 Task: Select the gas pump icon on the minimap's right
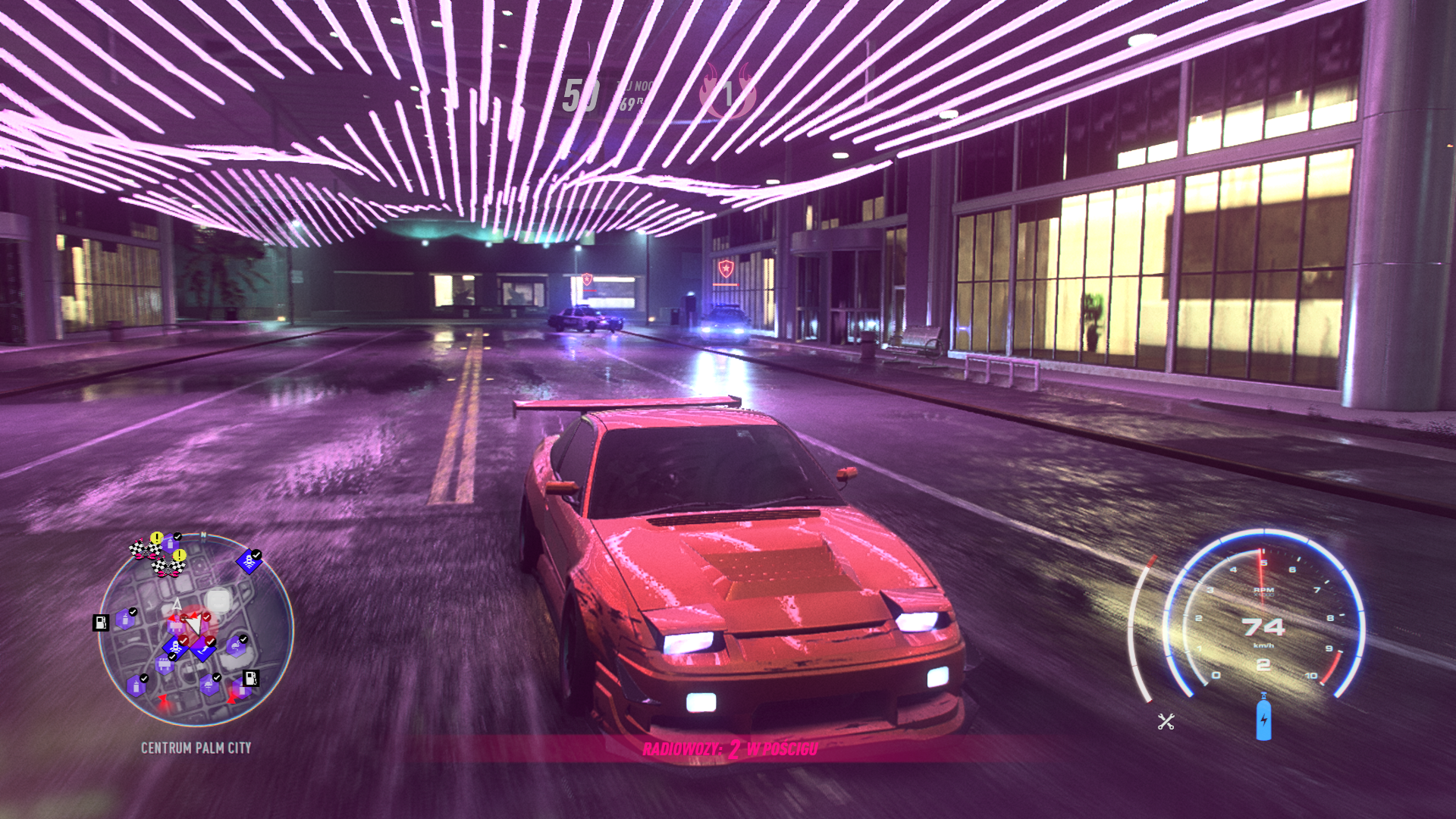pos(250,679)
